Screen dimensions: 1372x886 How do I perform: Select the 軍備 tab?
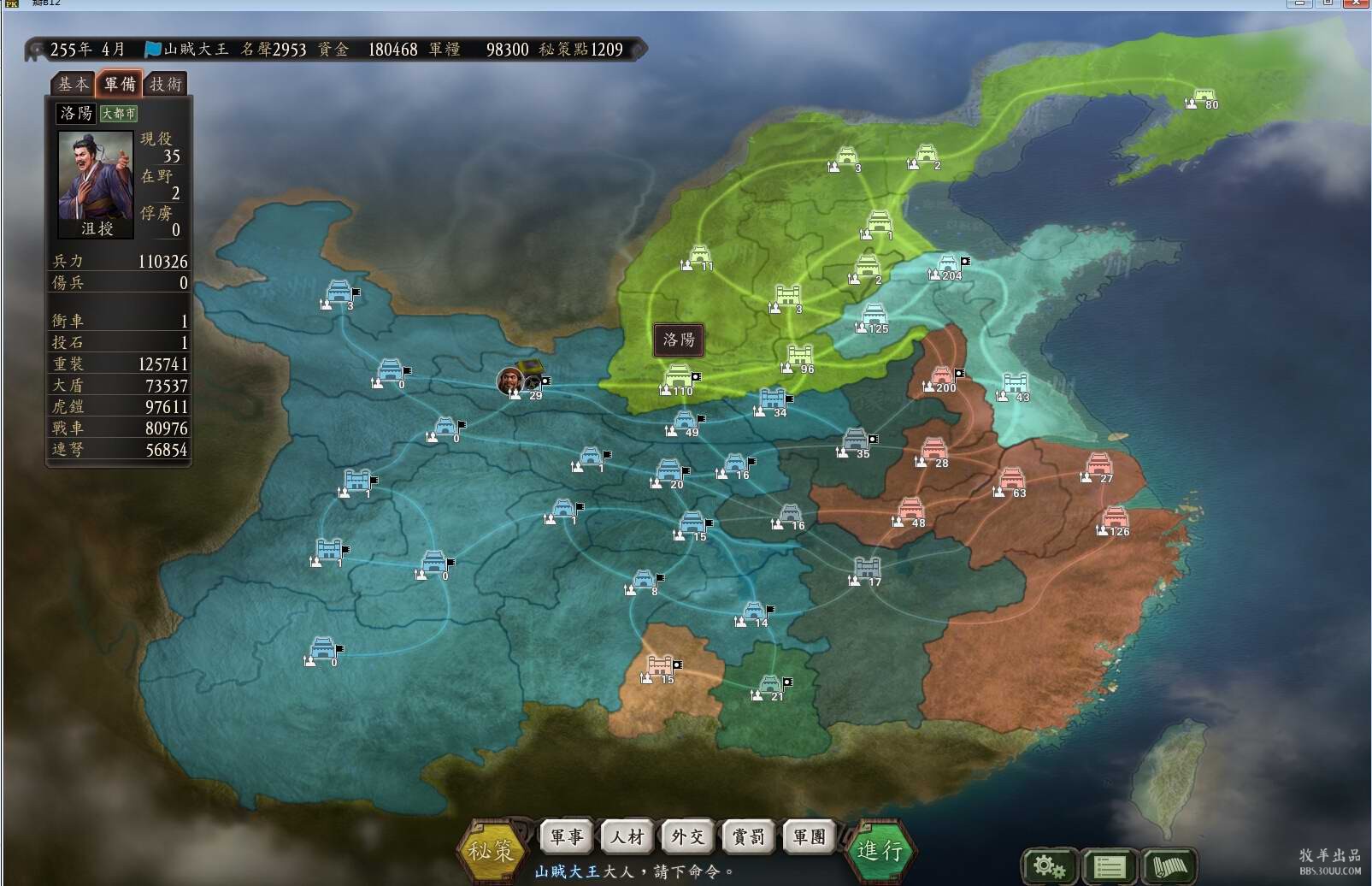(x=119, y=83)
